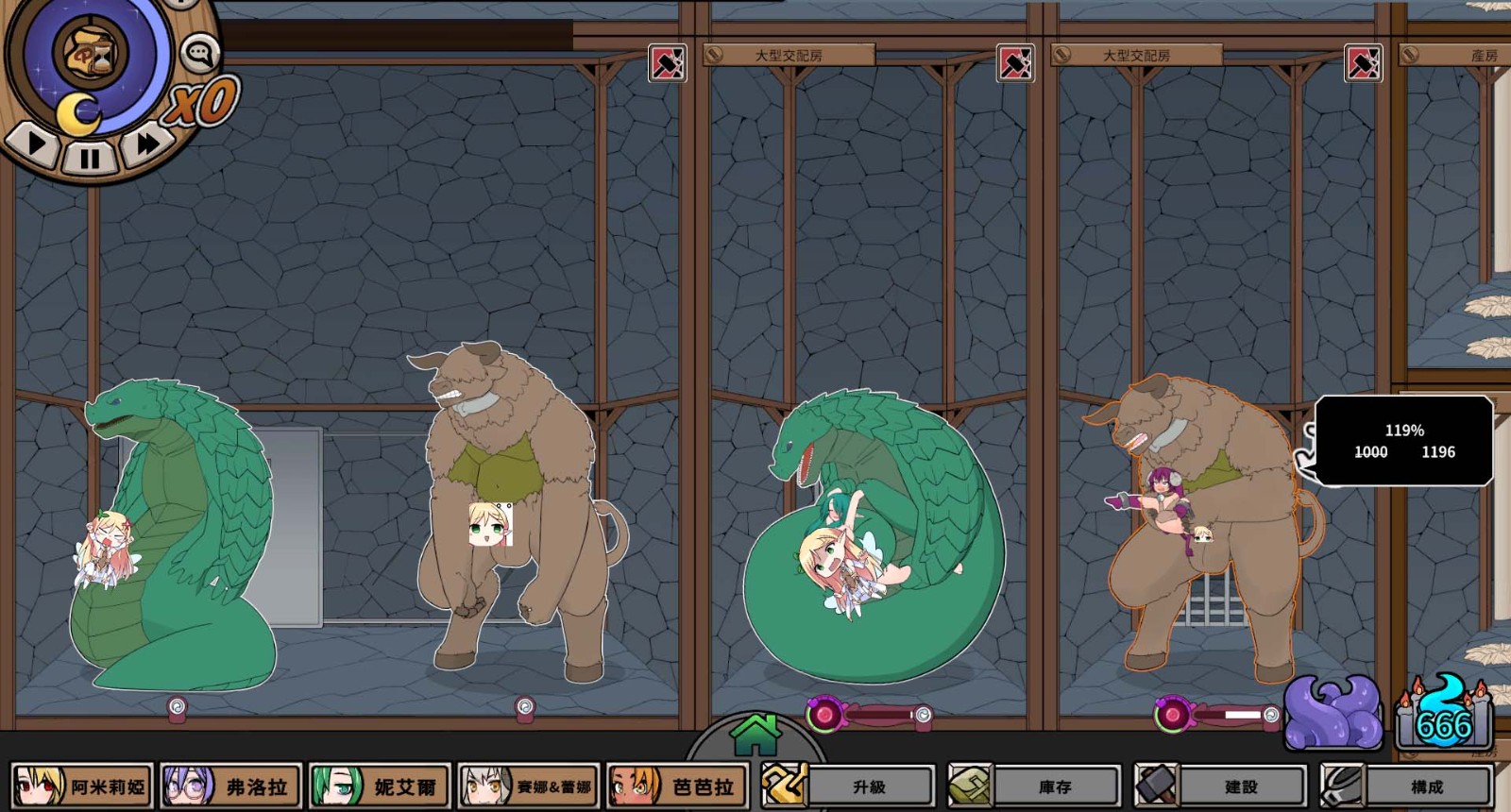Click the purple tentacle icon
The width and height of the screenshot is (1511, 812).
coord(1333,715)
